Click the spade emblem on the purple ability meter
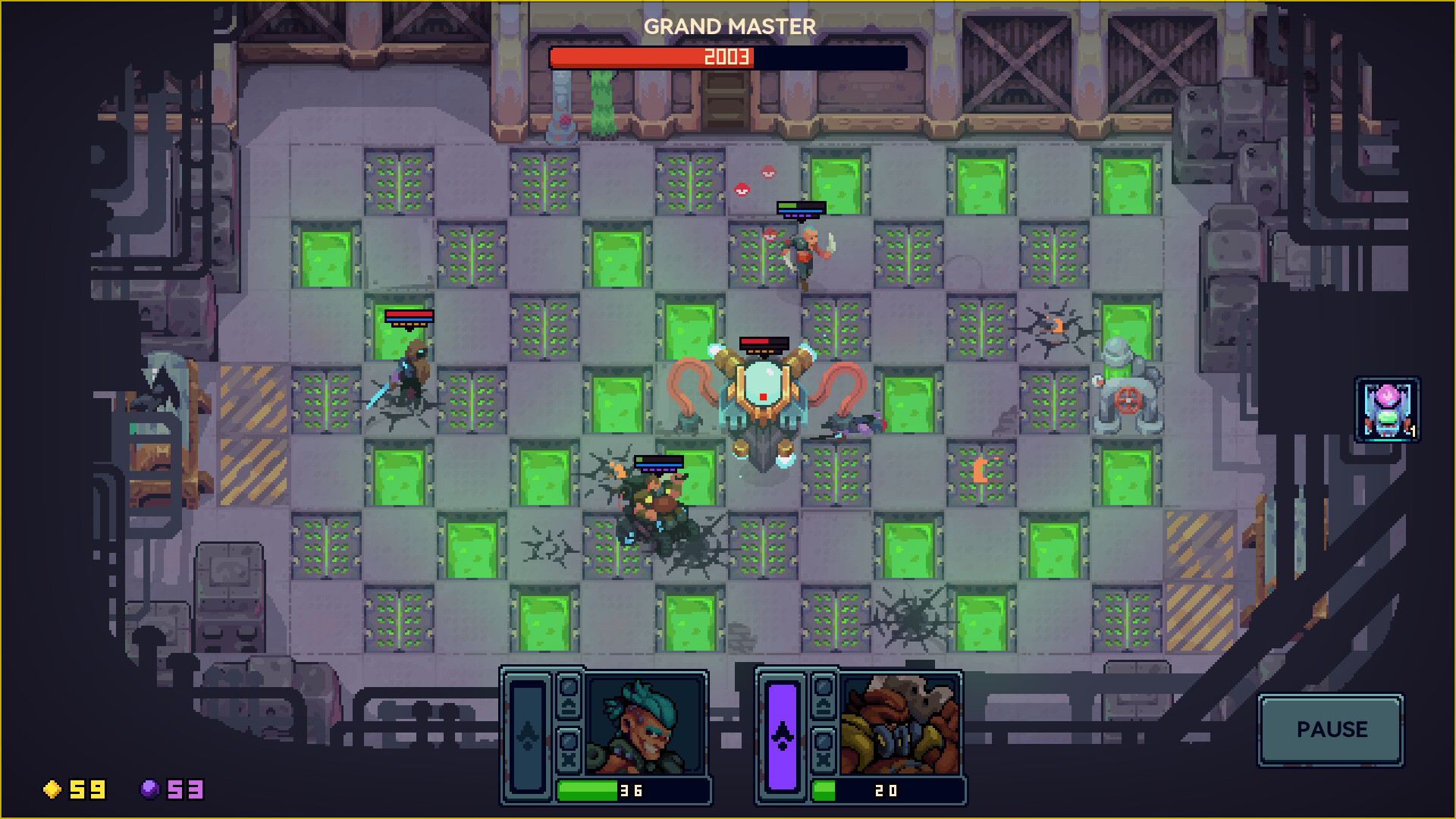 pos(781,736)
